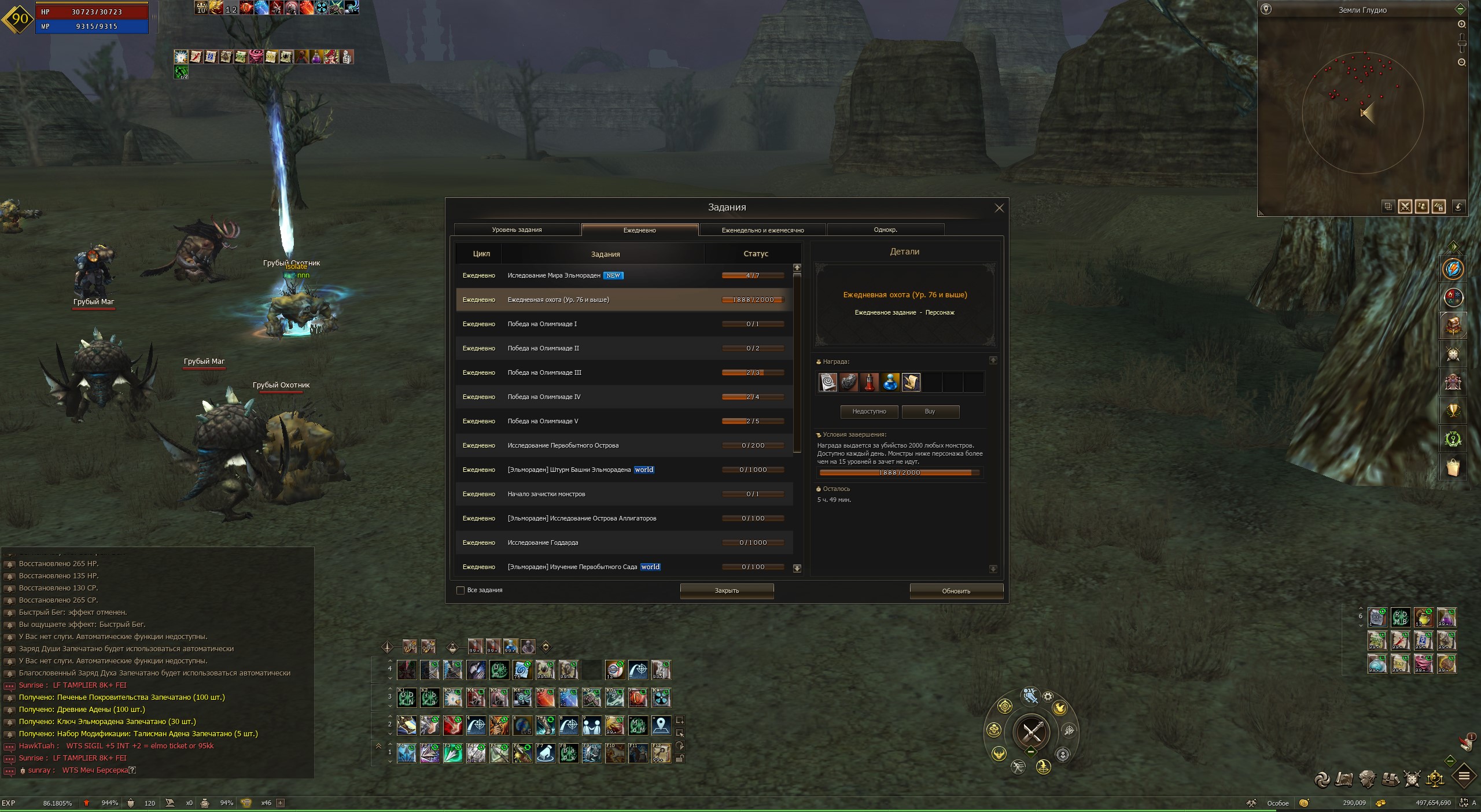Open the shopping bag icon on right sidebar

tap(1453, 467)
